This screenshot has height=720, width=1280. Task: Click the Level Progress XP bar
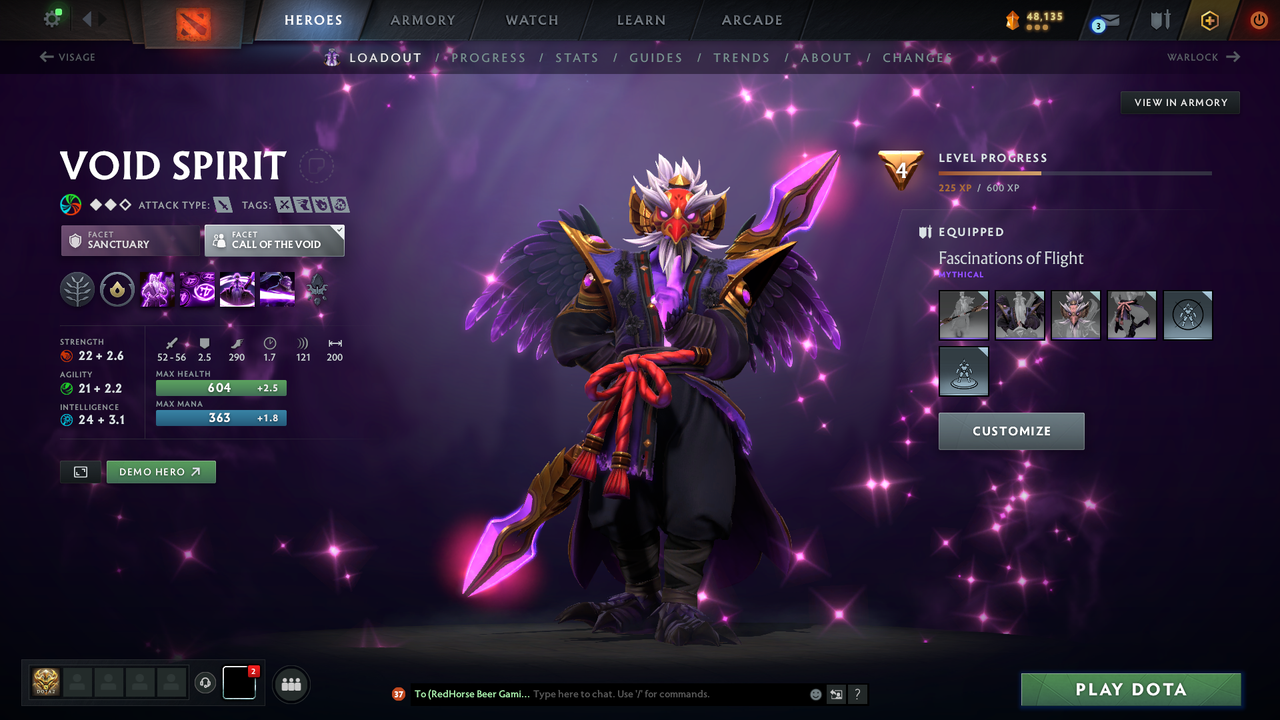pos(1076,172)
